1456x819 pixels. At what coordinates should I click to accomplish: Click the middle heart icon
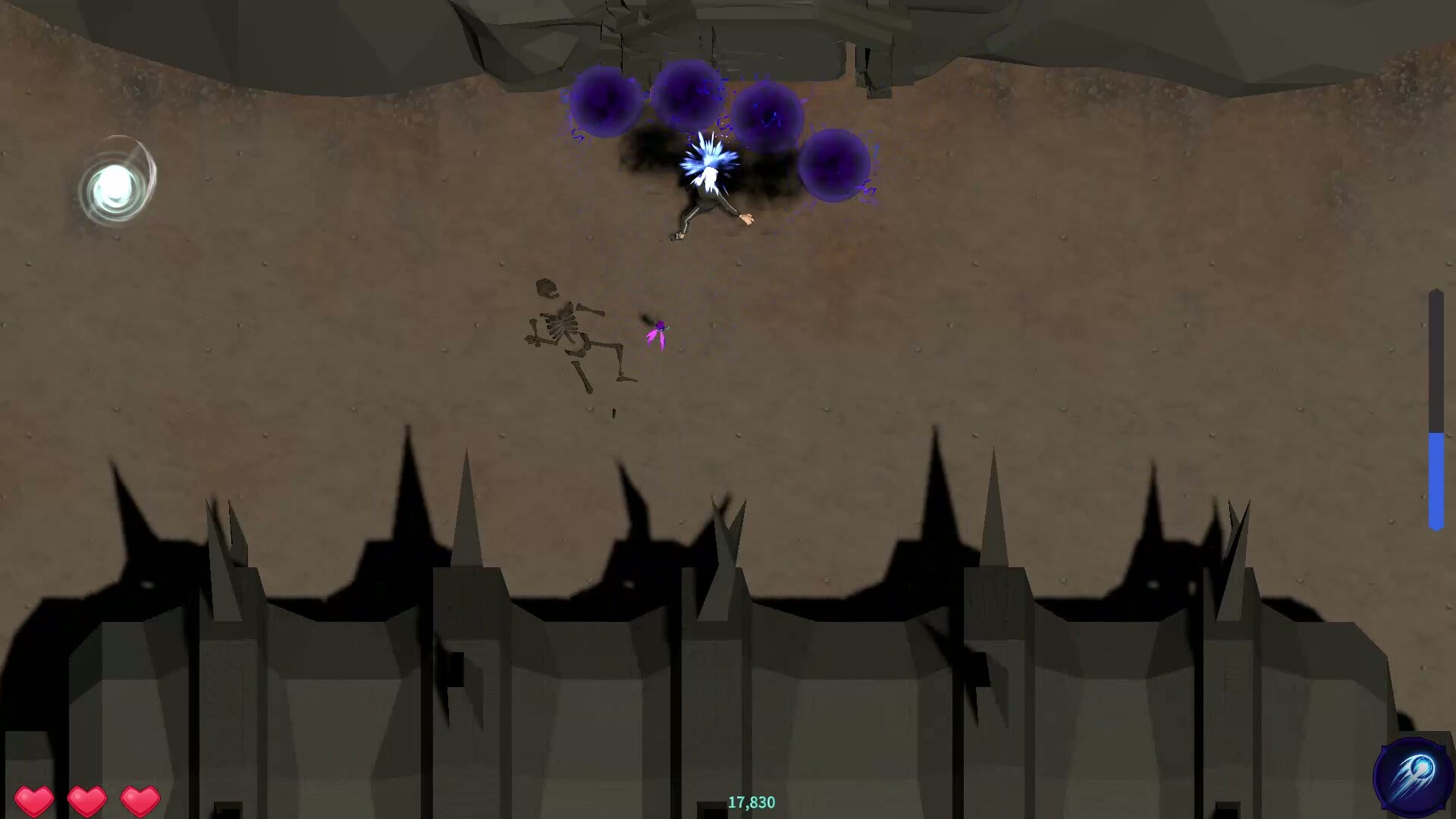87,799
